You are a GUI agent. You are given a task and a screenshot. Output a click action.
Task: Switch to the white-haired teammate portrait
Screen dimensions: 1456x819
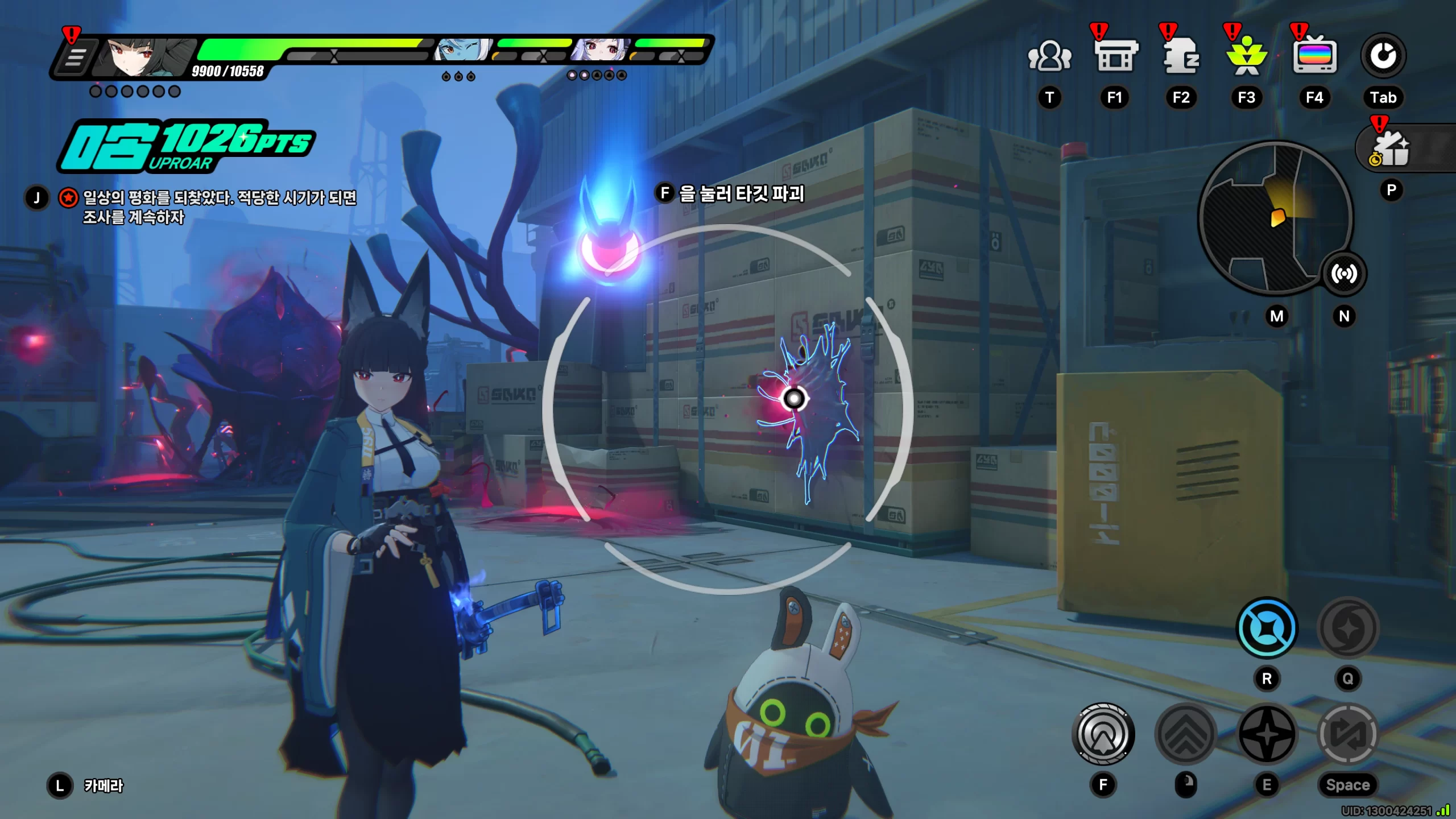[601, 51]
